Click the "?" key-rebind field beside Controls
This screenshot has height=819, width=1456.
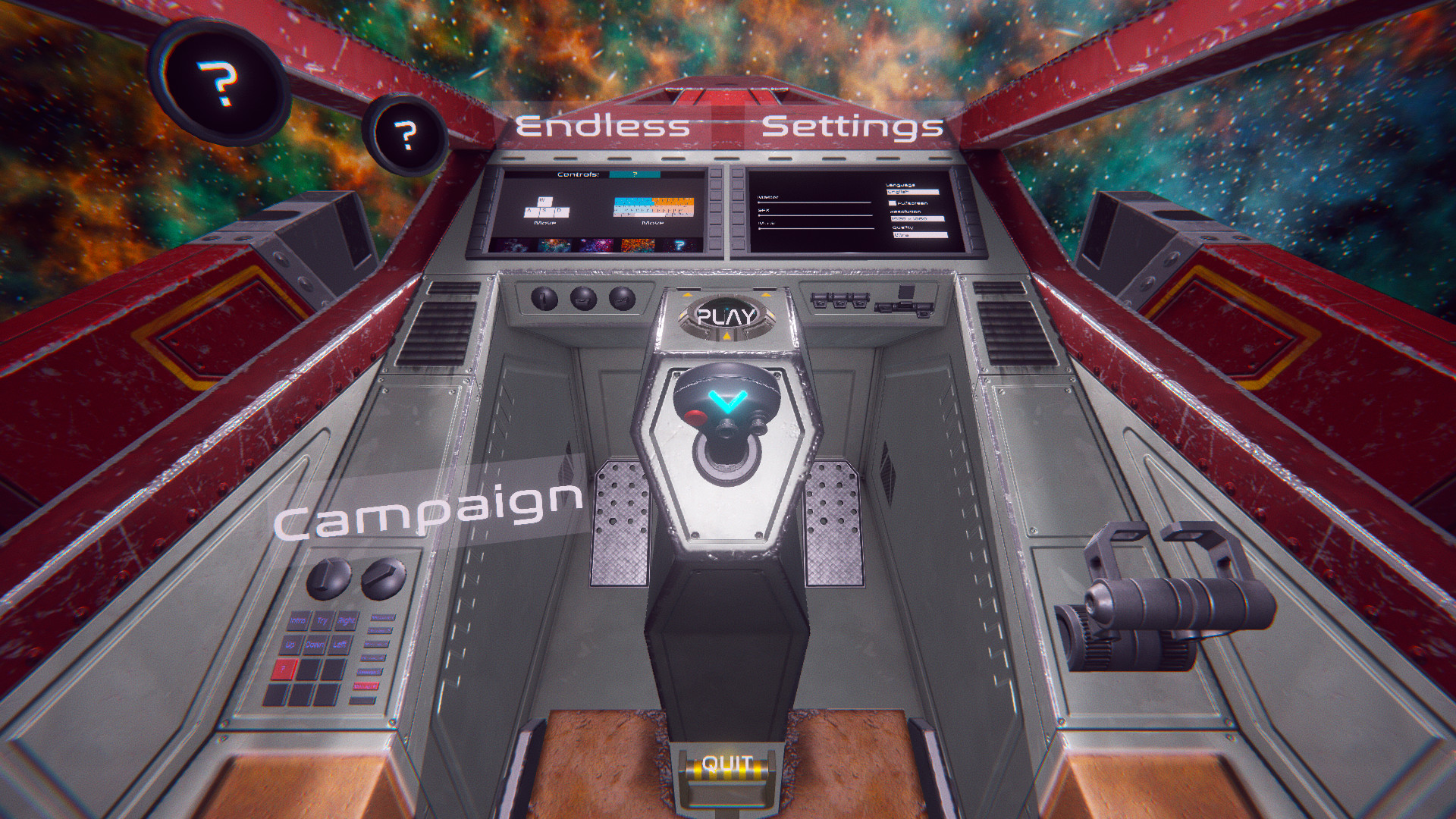(634, 175)
